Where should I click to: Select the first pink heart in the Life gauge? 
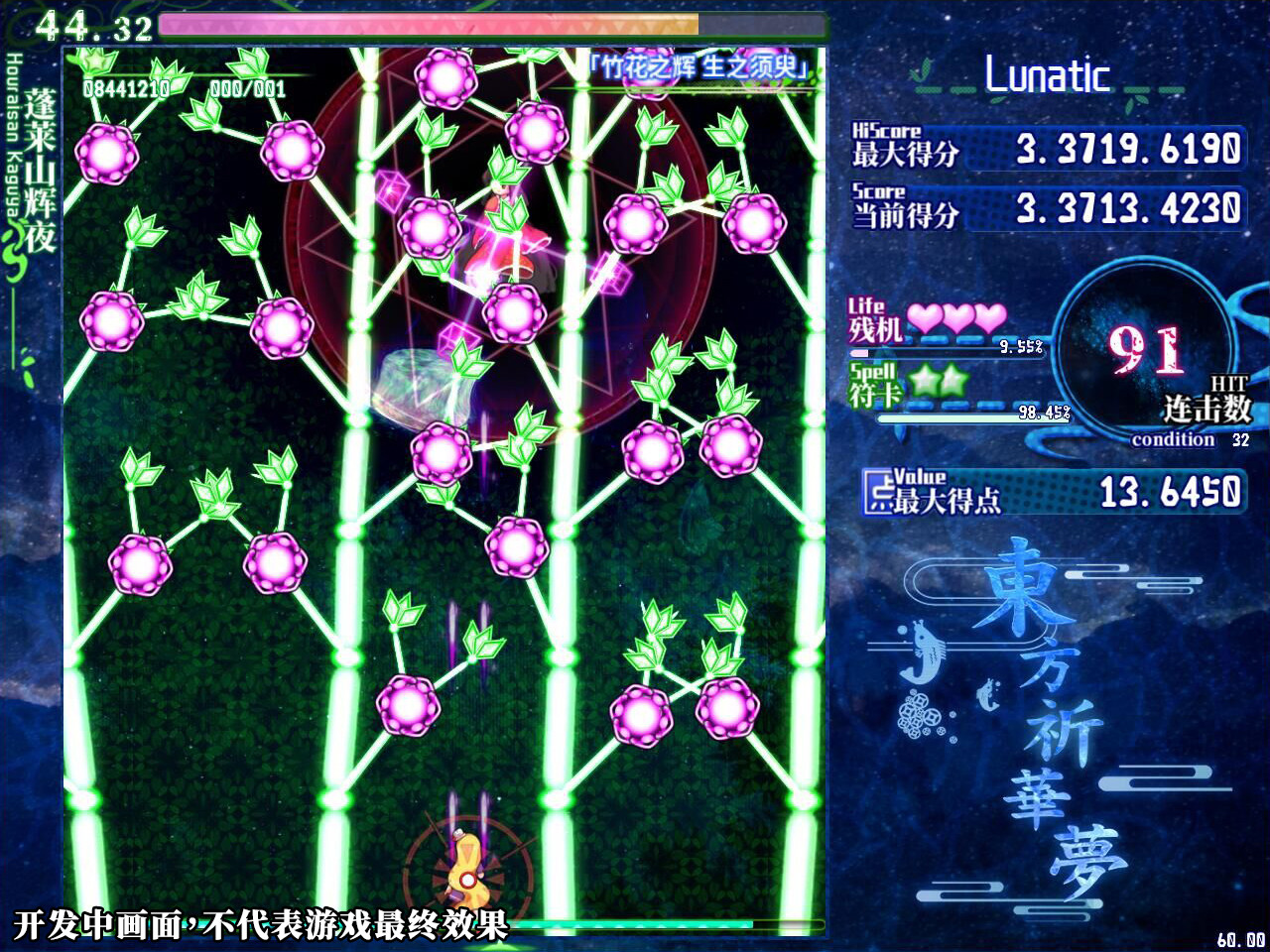pos(925,315)
